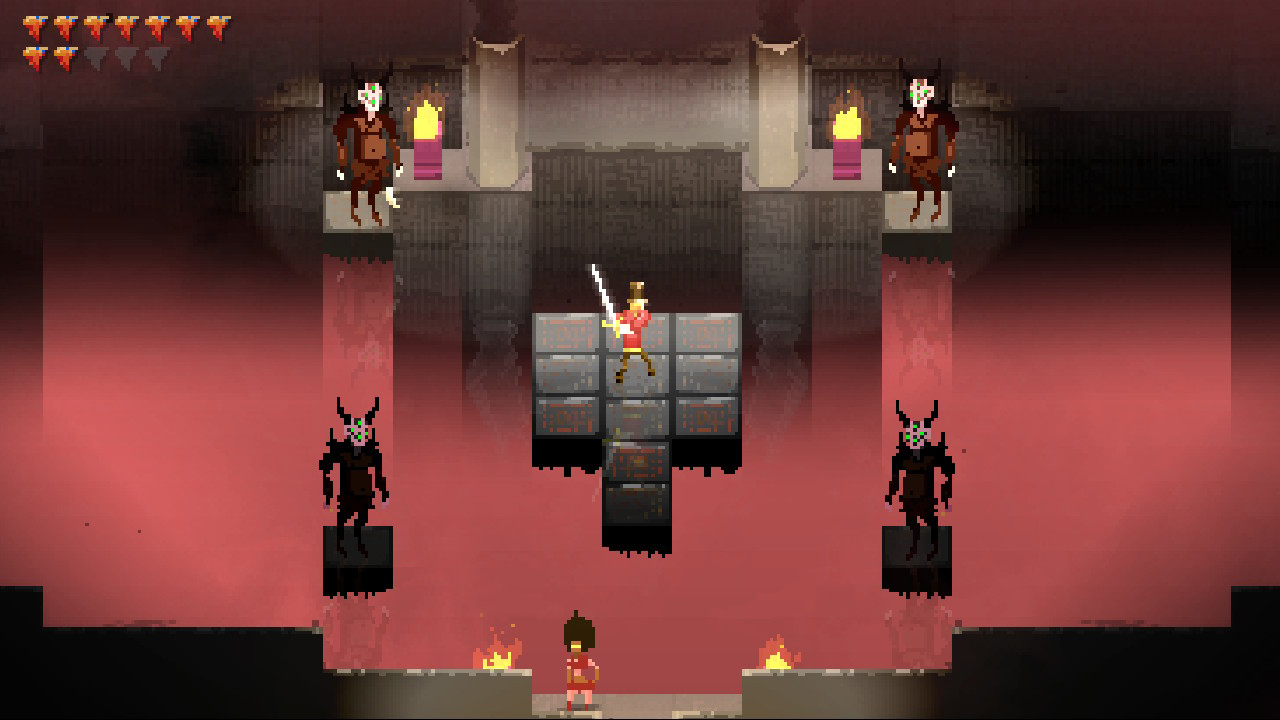
Task: Toggle the first grayed-out flame icon
Action: click(95, 56)
